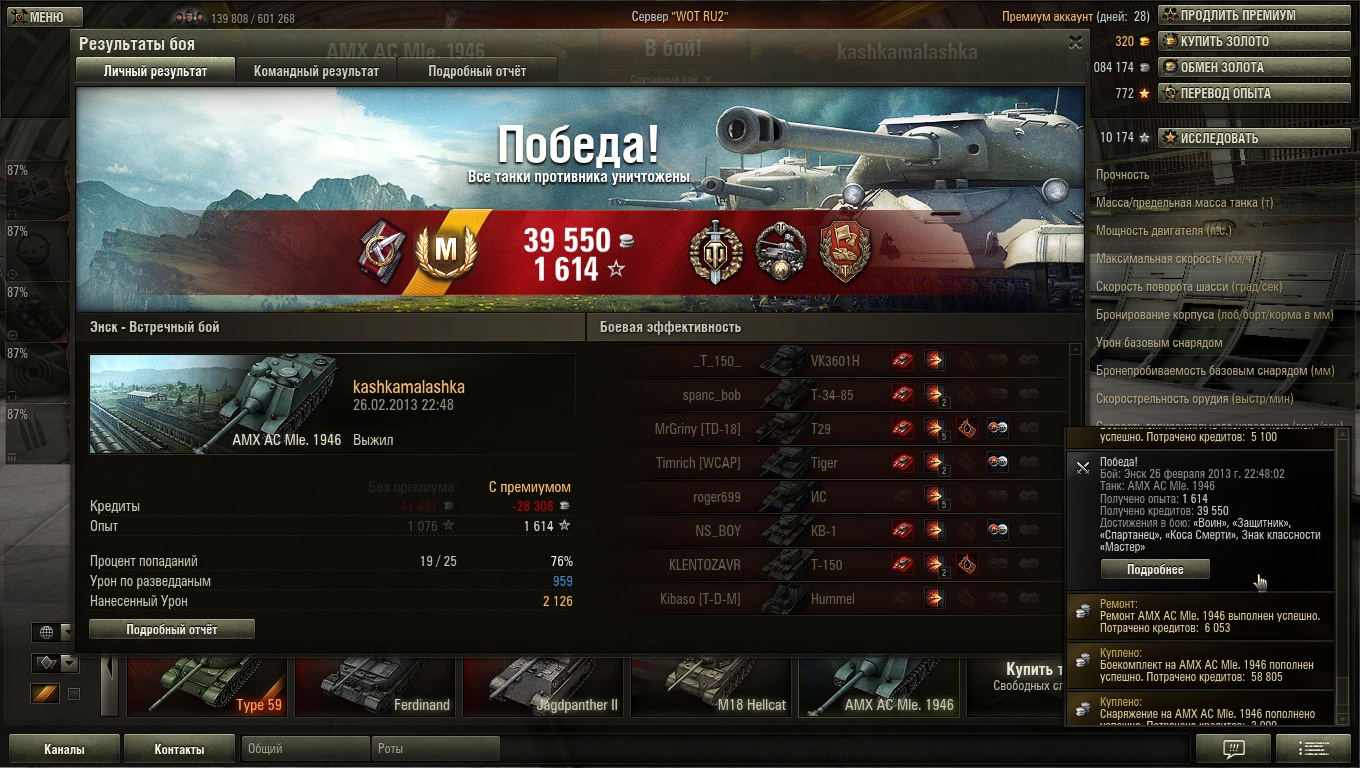The height and width of the screenshot is (768, 1360).
Task: Click the Подробный отчёт button below stats
Action: (x=172, y=629)
